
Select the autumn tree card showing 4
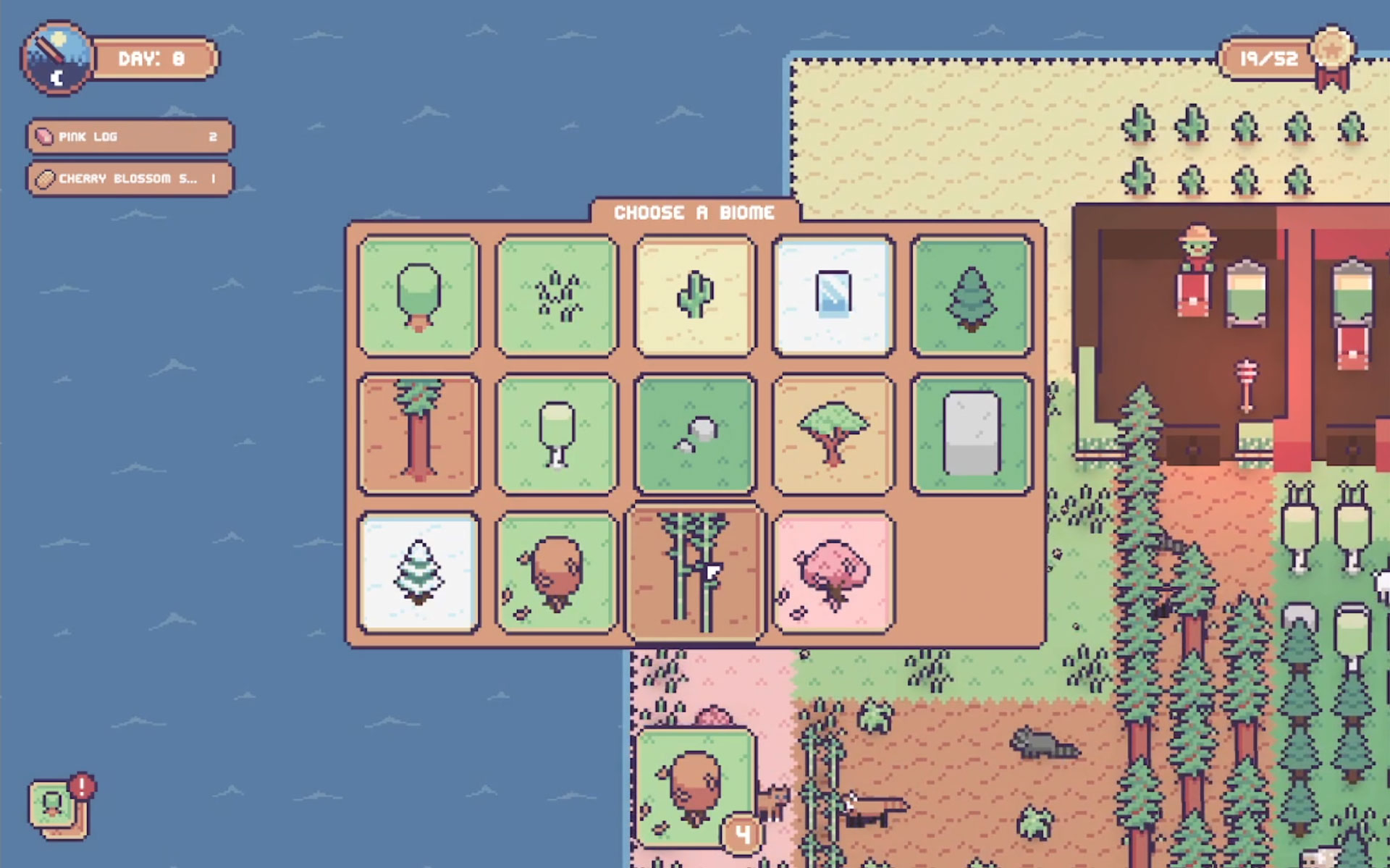pos(695,788)
